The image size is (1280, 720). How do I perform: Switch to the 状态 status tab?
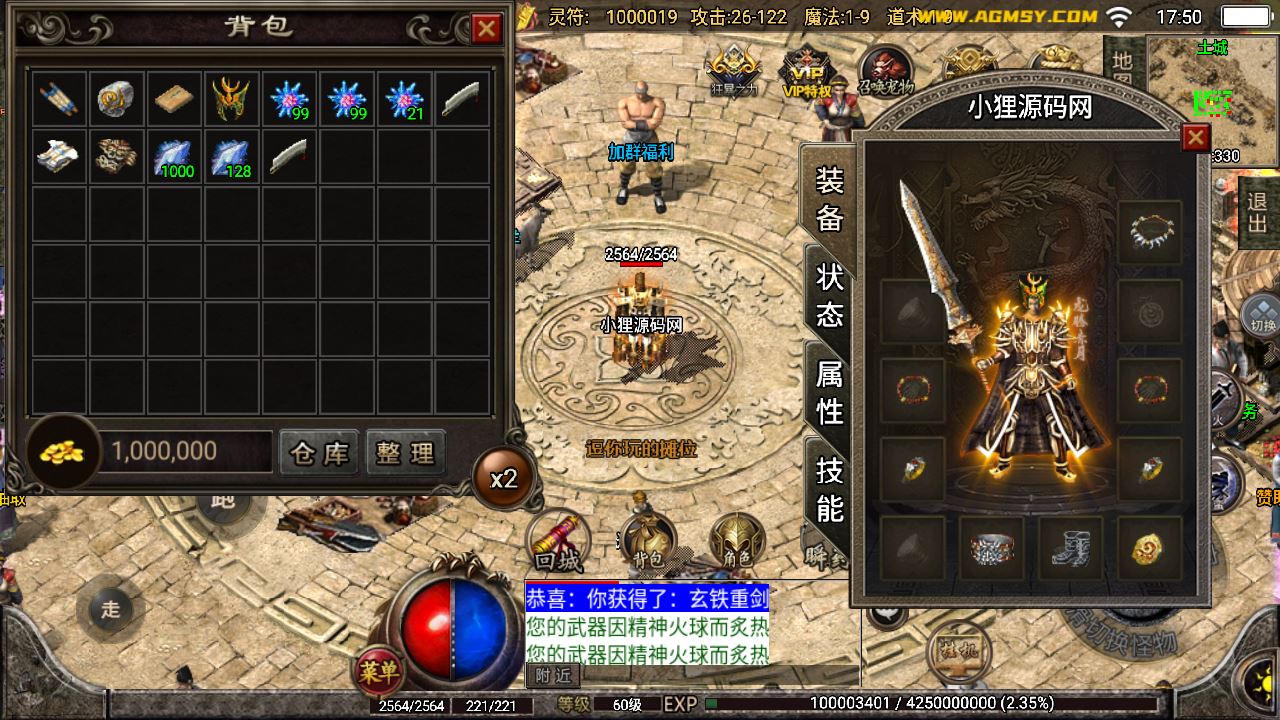pyautogui.click(x=830, y=296)
